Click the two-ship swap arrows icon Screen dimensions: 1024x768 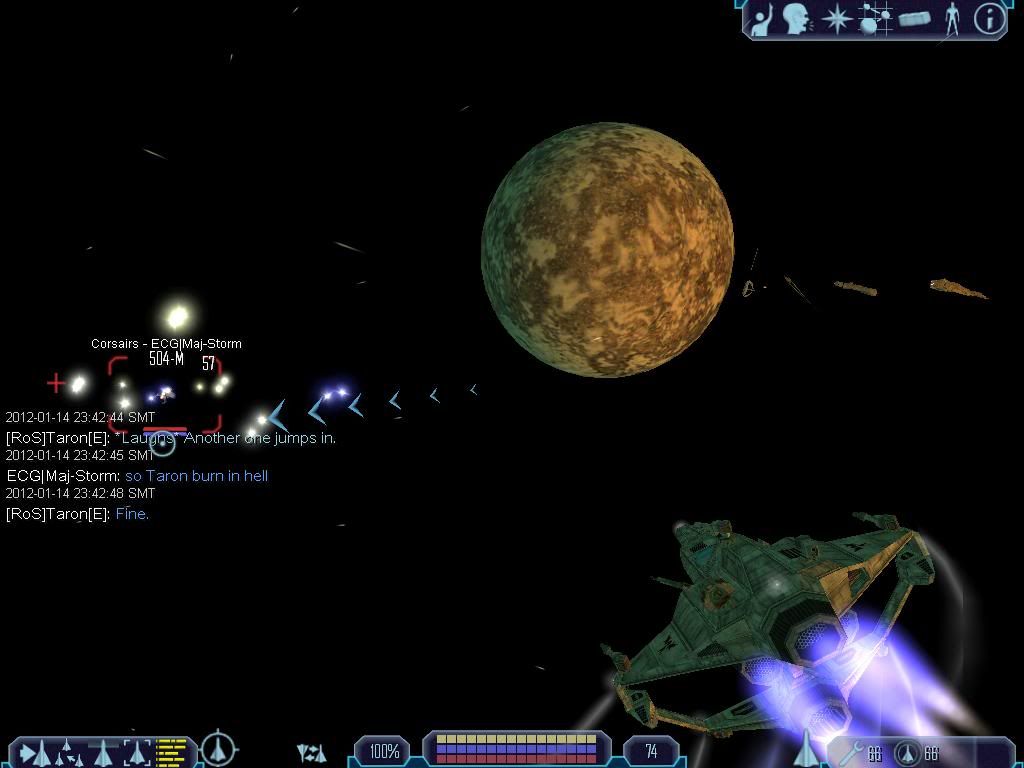312,752
